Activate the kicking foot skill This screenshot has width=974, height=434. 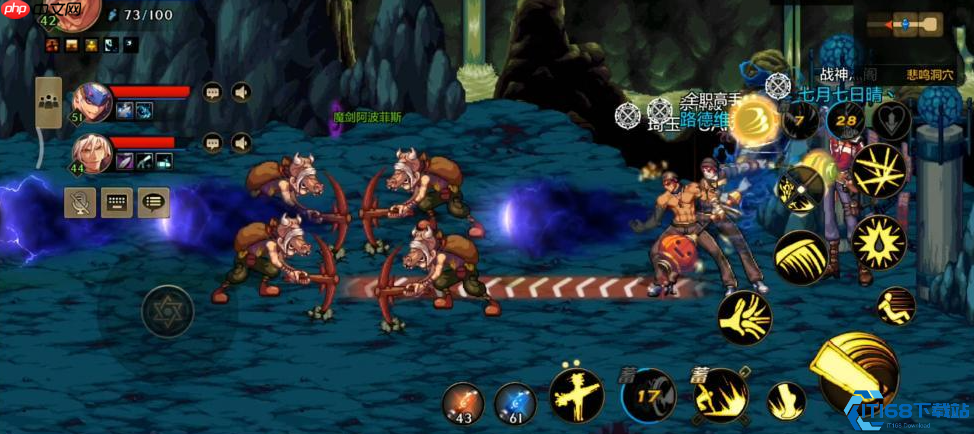[786, 401]
